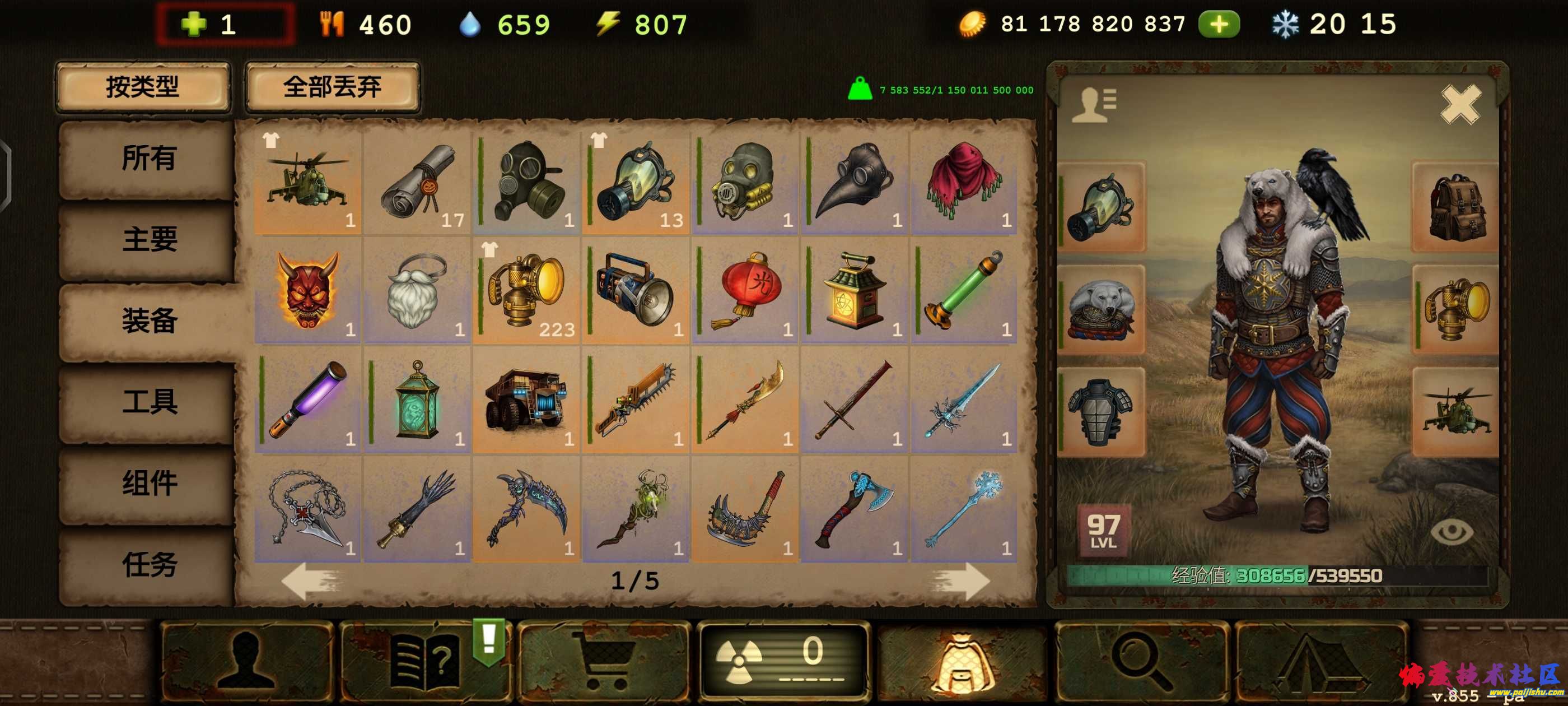
Task: Click the equipped backpack slot
Action: pos(1455,207)
